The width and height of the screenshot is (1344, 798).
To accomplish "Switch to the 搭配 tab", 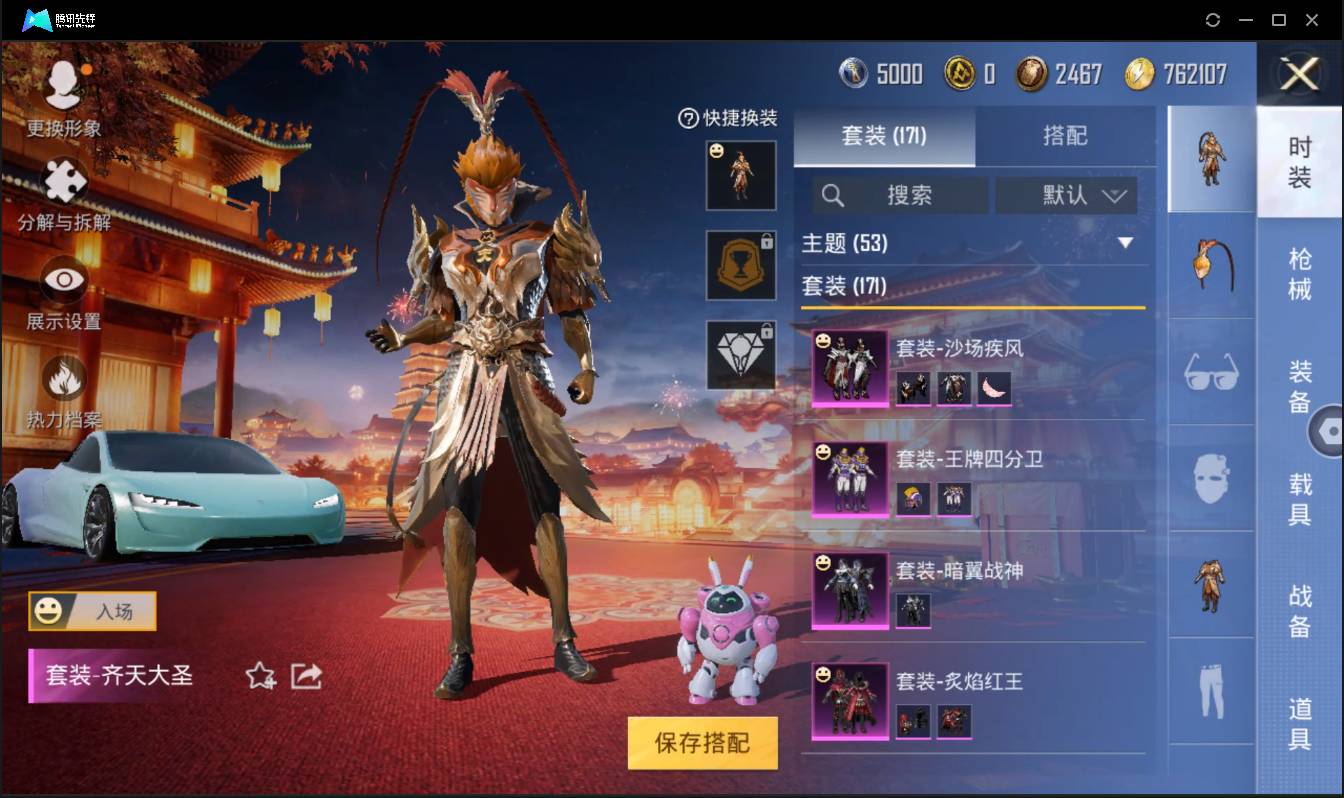I will [x=1063, y=137].
